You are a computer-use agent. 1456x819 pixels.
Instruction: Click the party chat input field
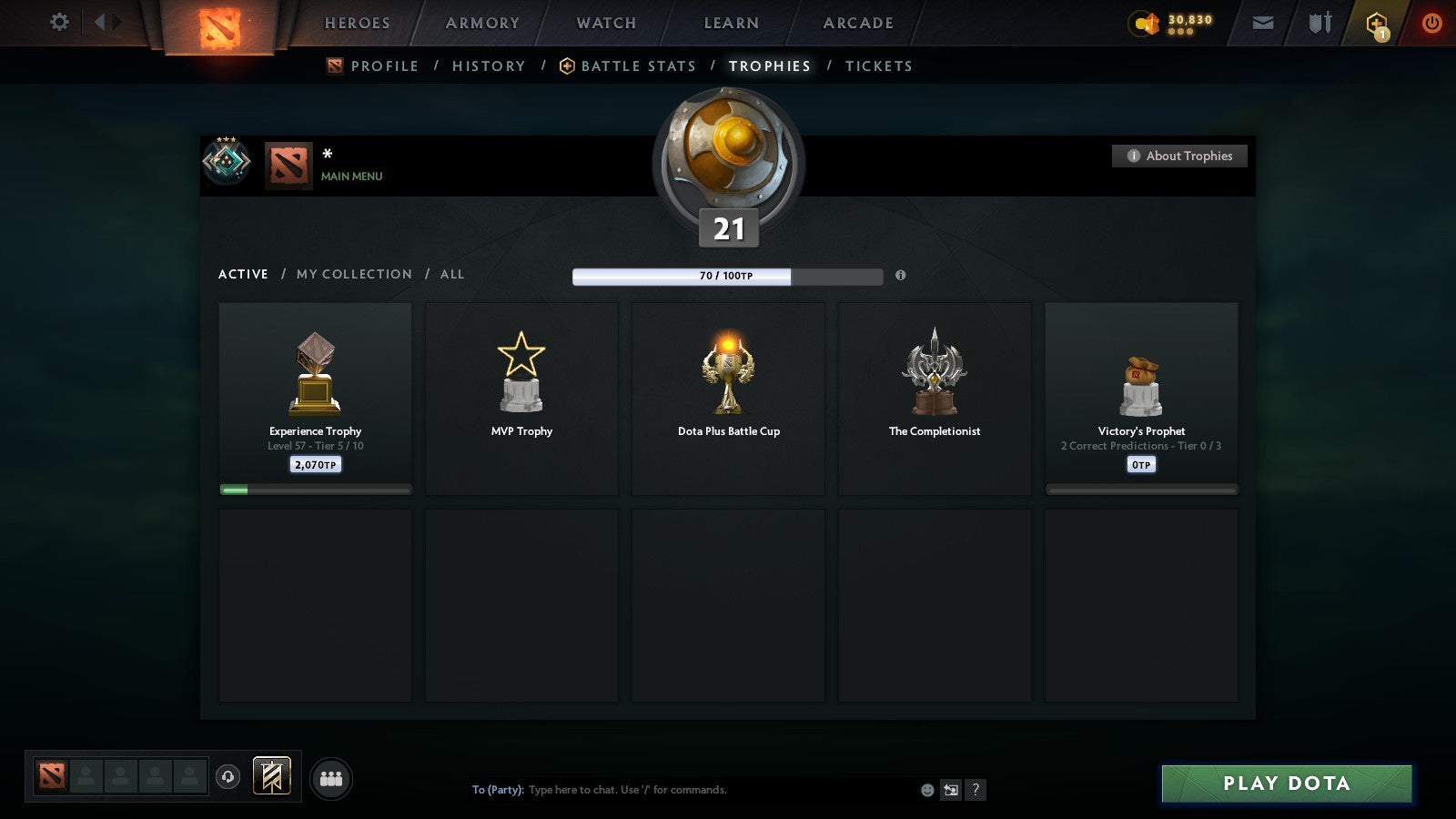click(682, 790)
